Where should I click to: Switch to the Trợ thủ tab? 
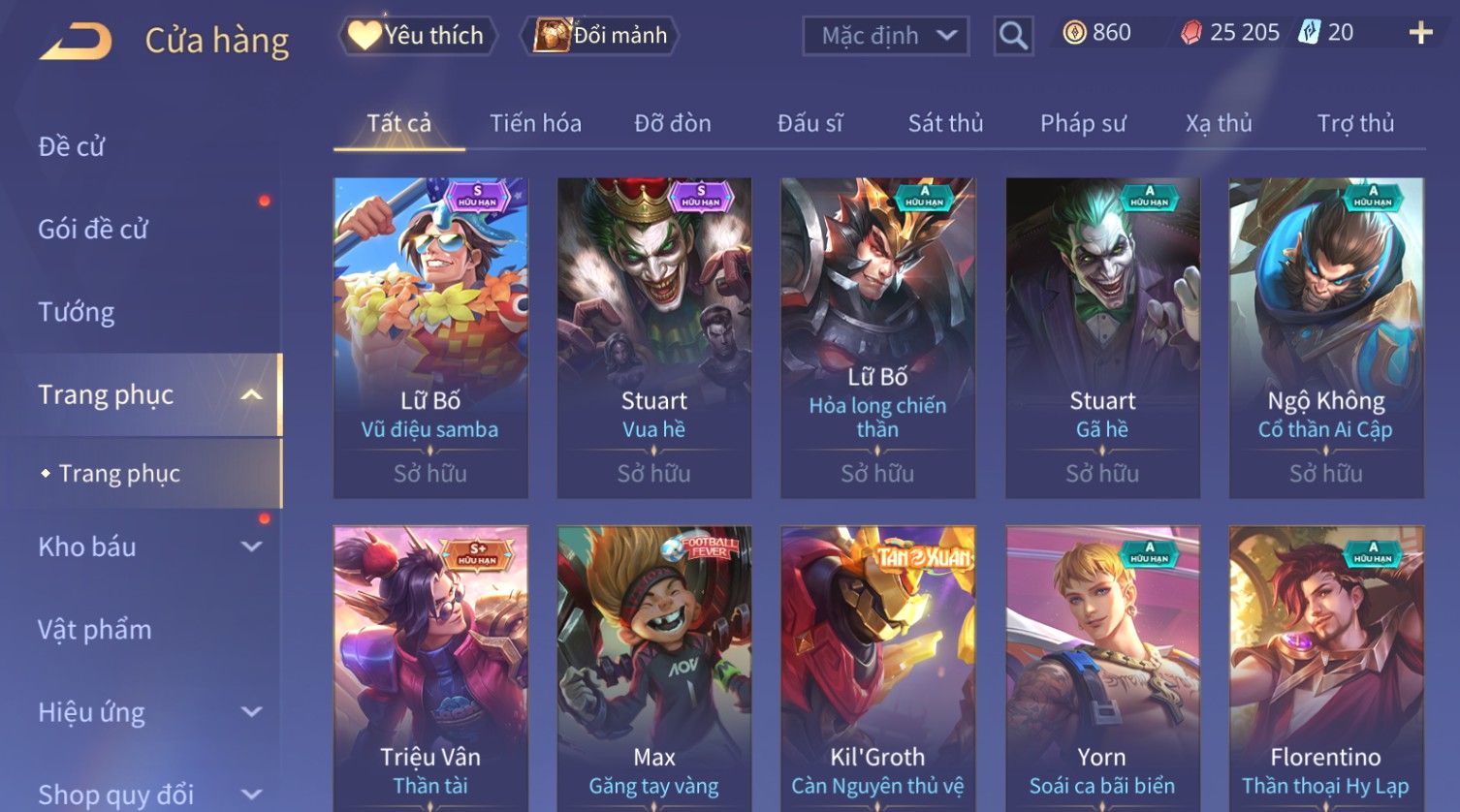click(x=1355, y=123)
